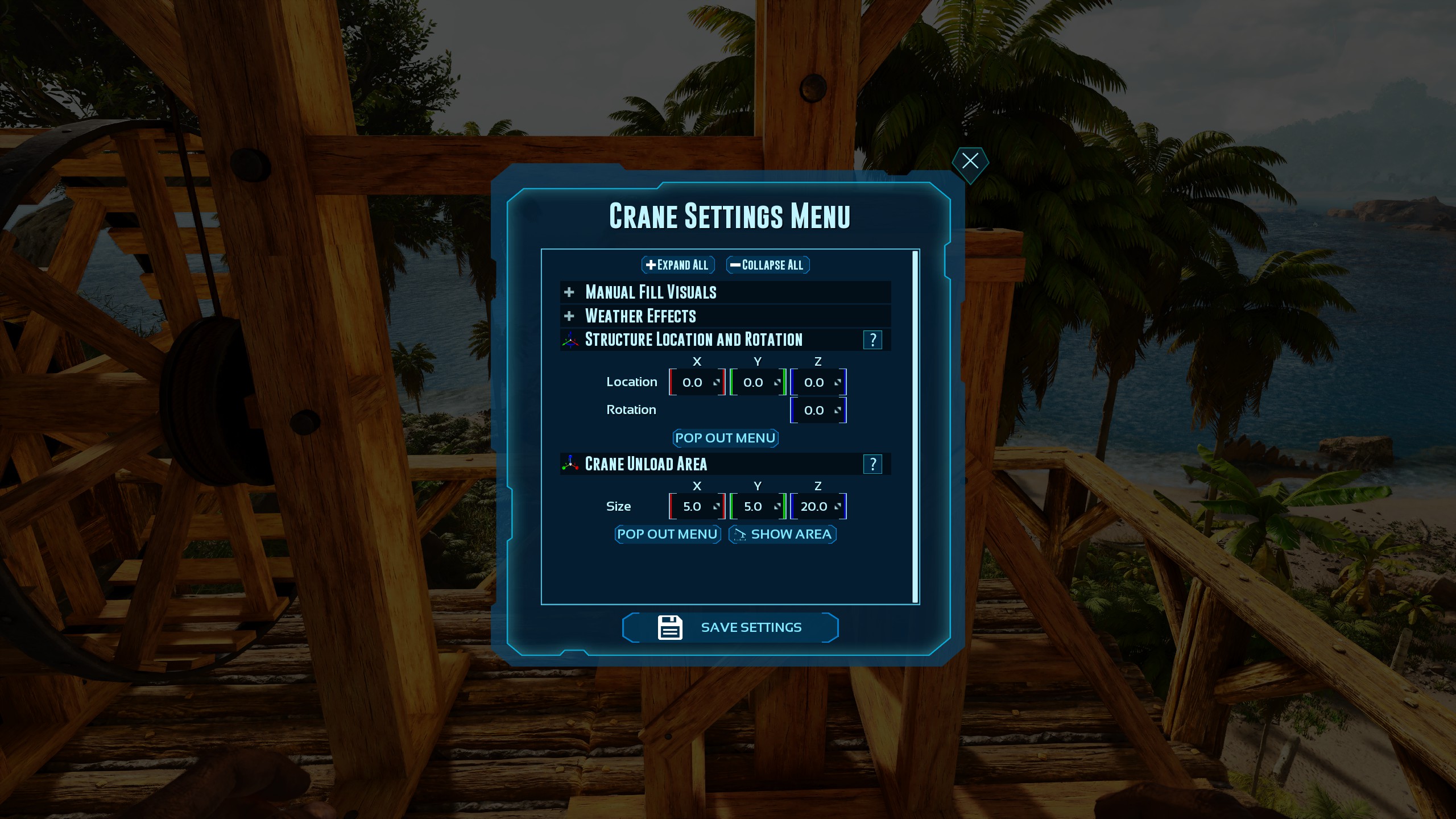Click the axis gizmo icon beside Structure Location and Rotation

(569, 340)
